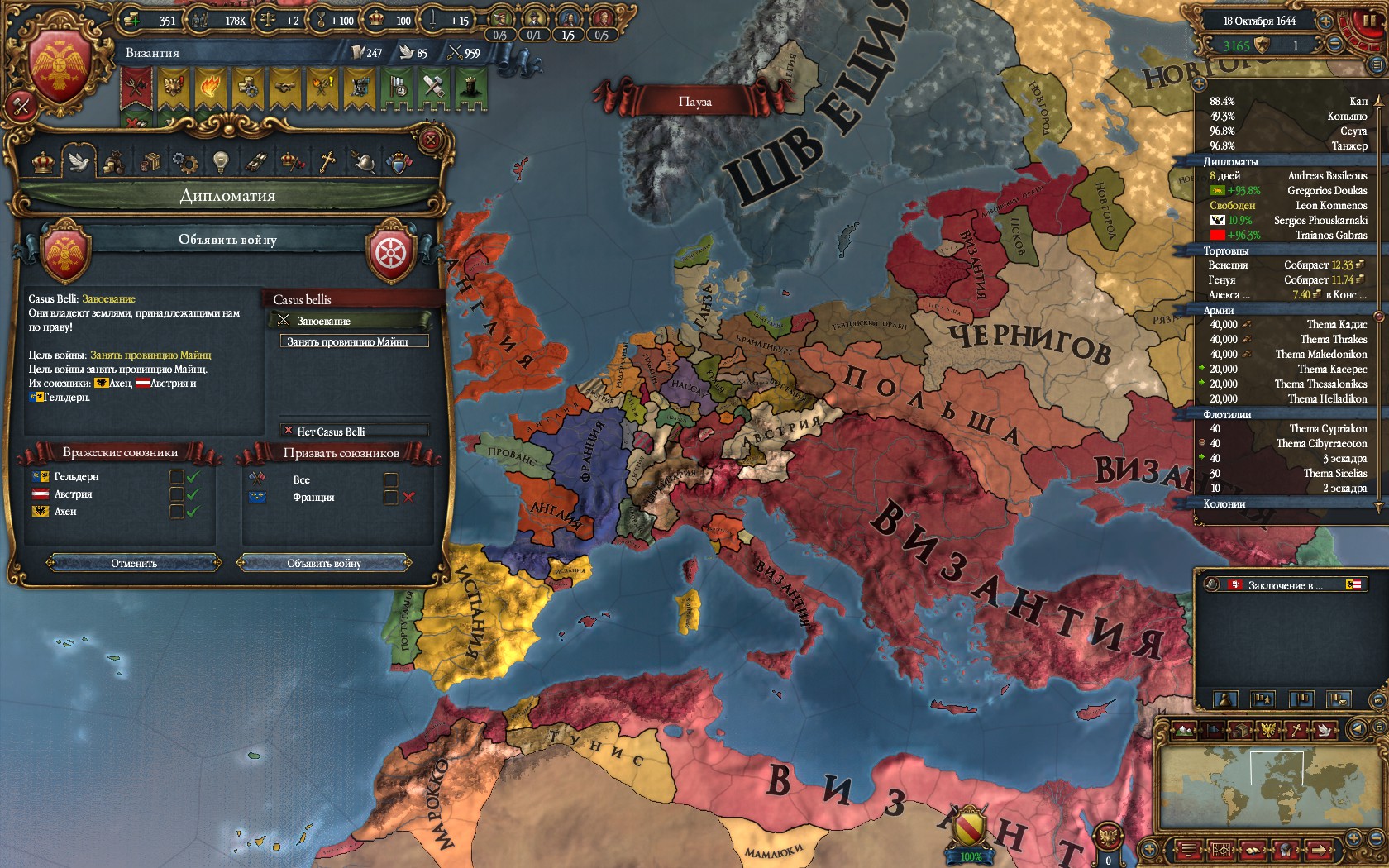The image size is (1389, 868).
Task: Toggle the Франция ally checkbox
Action: tap(391, 497)
